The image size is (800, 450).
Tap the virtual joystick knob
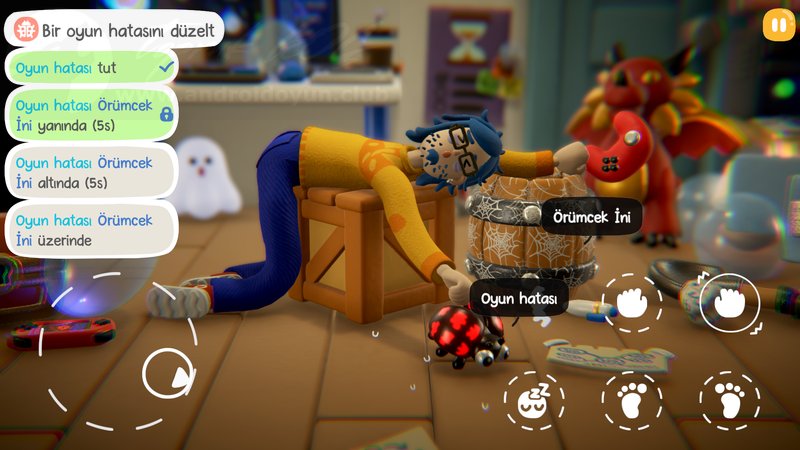tap(167, 375)
